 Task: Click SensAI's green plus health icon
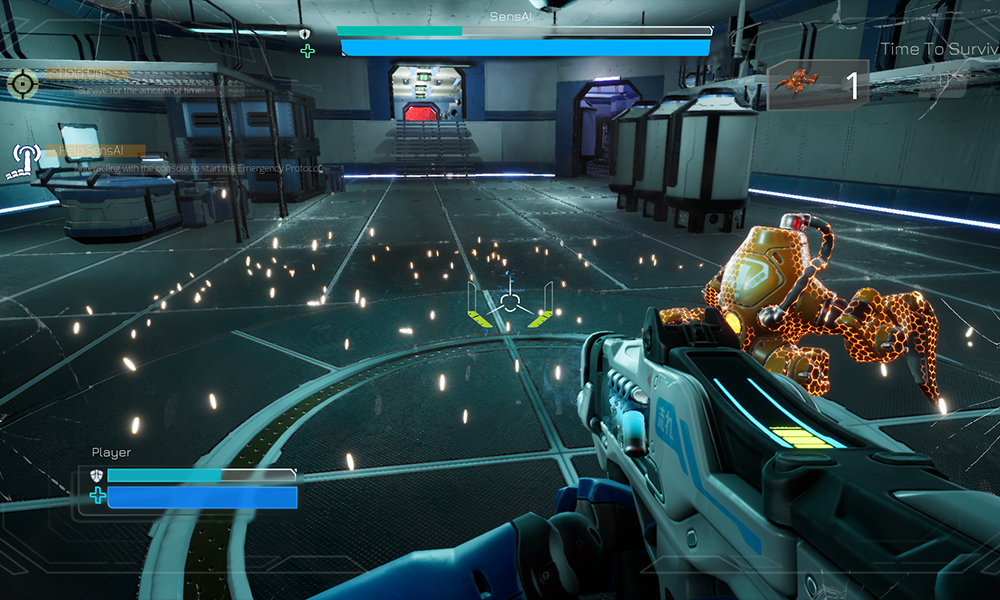click(x=307, y=50)
